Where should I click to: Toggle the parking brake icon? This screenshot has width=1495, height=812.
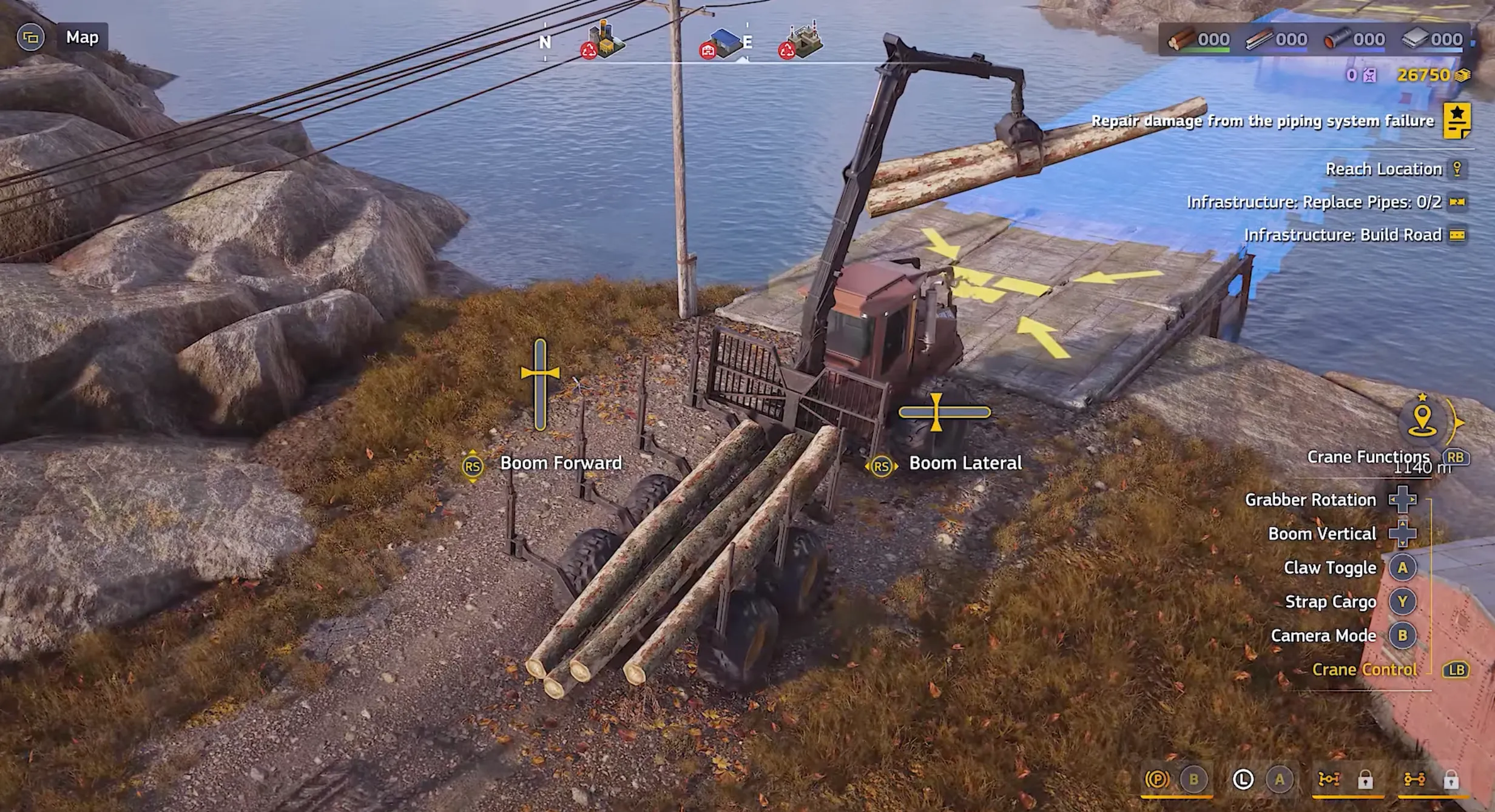[x=1157, y=779]
